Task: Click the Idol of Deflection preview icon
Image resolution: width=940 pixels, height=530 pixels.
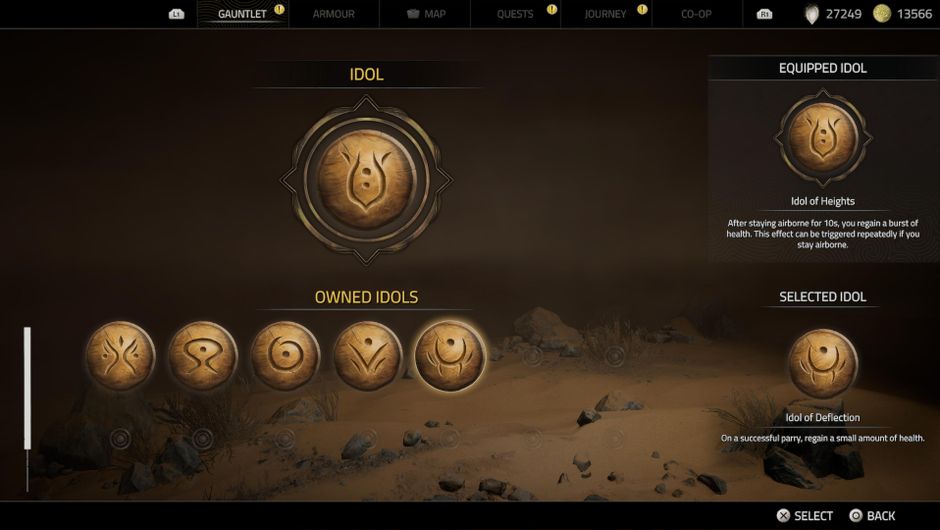Action: (x=823, y=362)
